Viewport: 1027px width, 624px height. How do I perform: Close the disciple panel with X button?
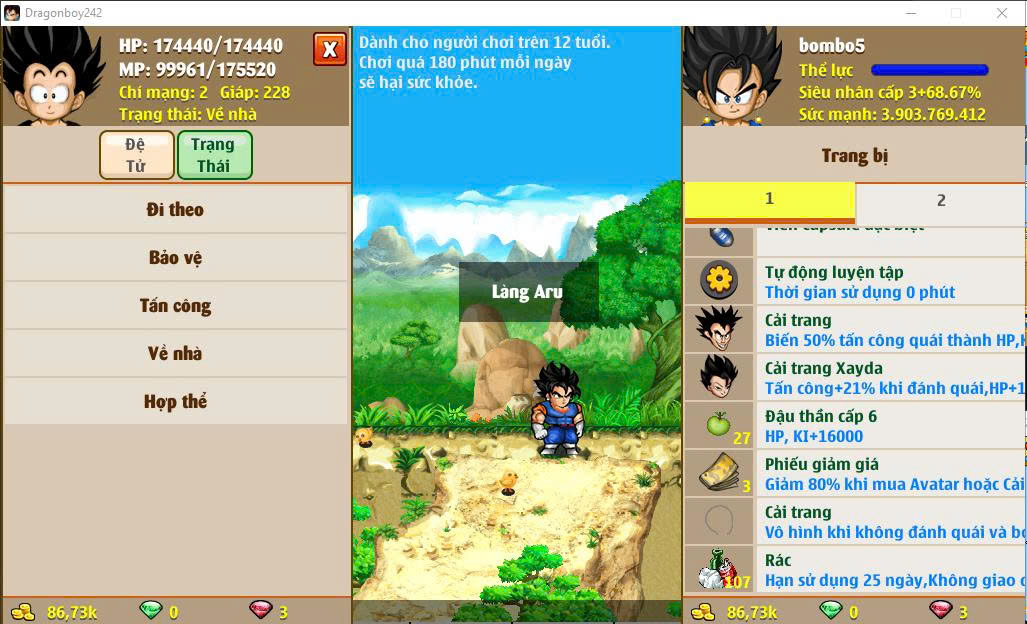(x=330, y=49)
